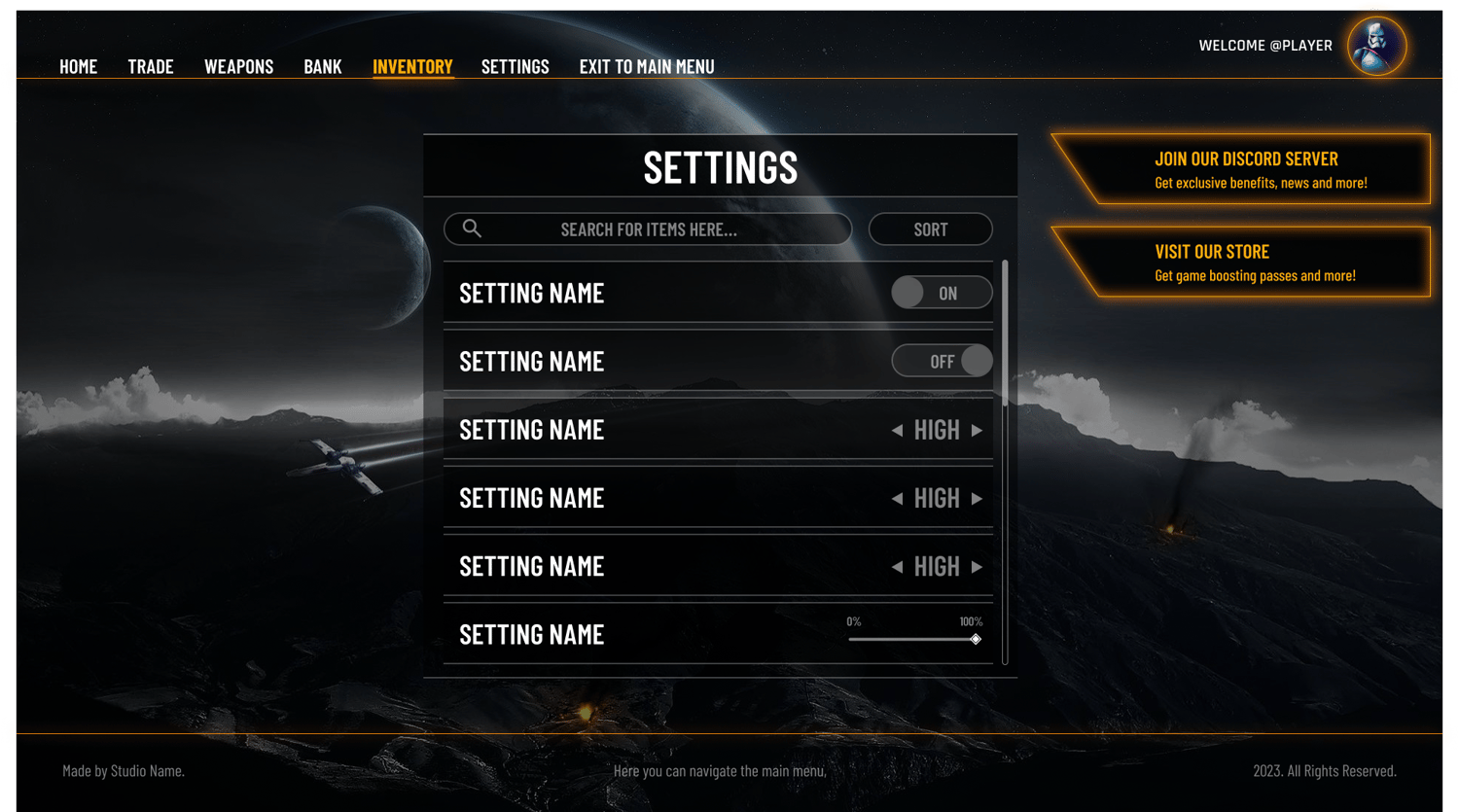Image resolution: width=1459 pixels, height=812 pixels.
Task: Toggle the switch labeled OFF
Action: click(942, 361)
